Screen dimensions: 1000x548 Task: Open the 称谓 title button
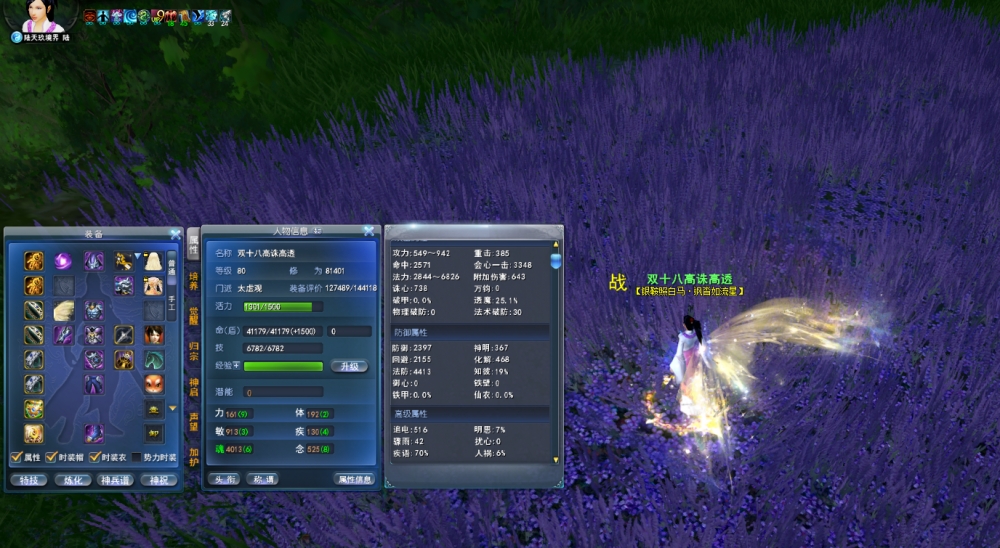click(x=260, y=480)
